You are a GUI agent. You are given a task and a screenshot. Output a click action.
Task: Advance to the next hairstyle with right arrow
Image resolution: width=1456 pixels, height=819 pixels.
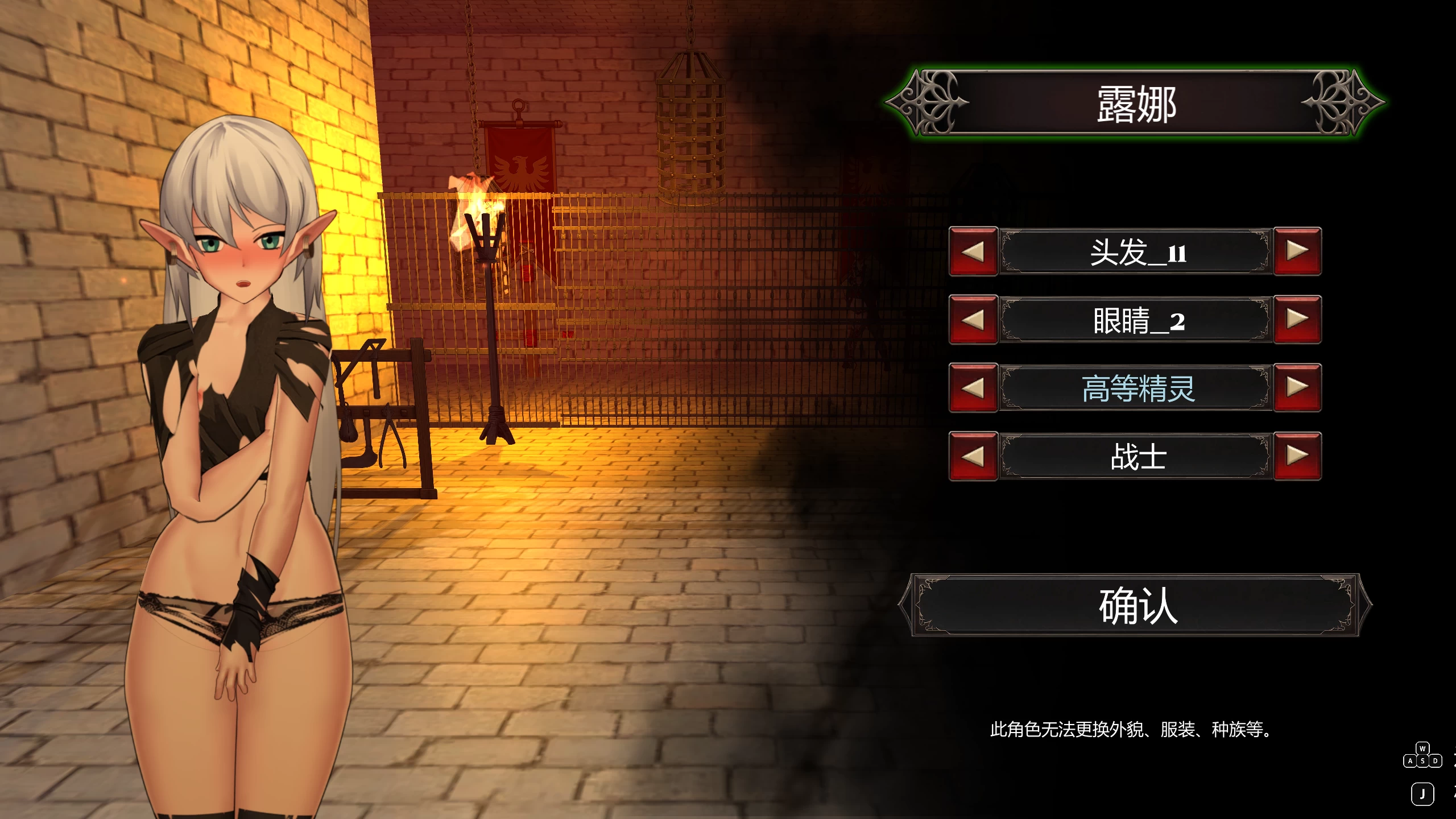1298,251
